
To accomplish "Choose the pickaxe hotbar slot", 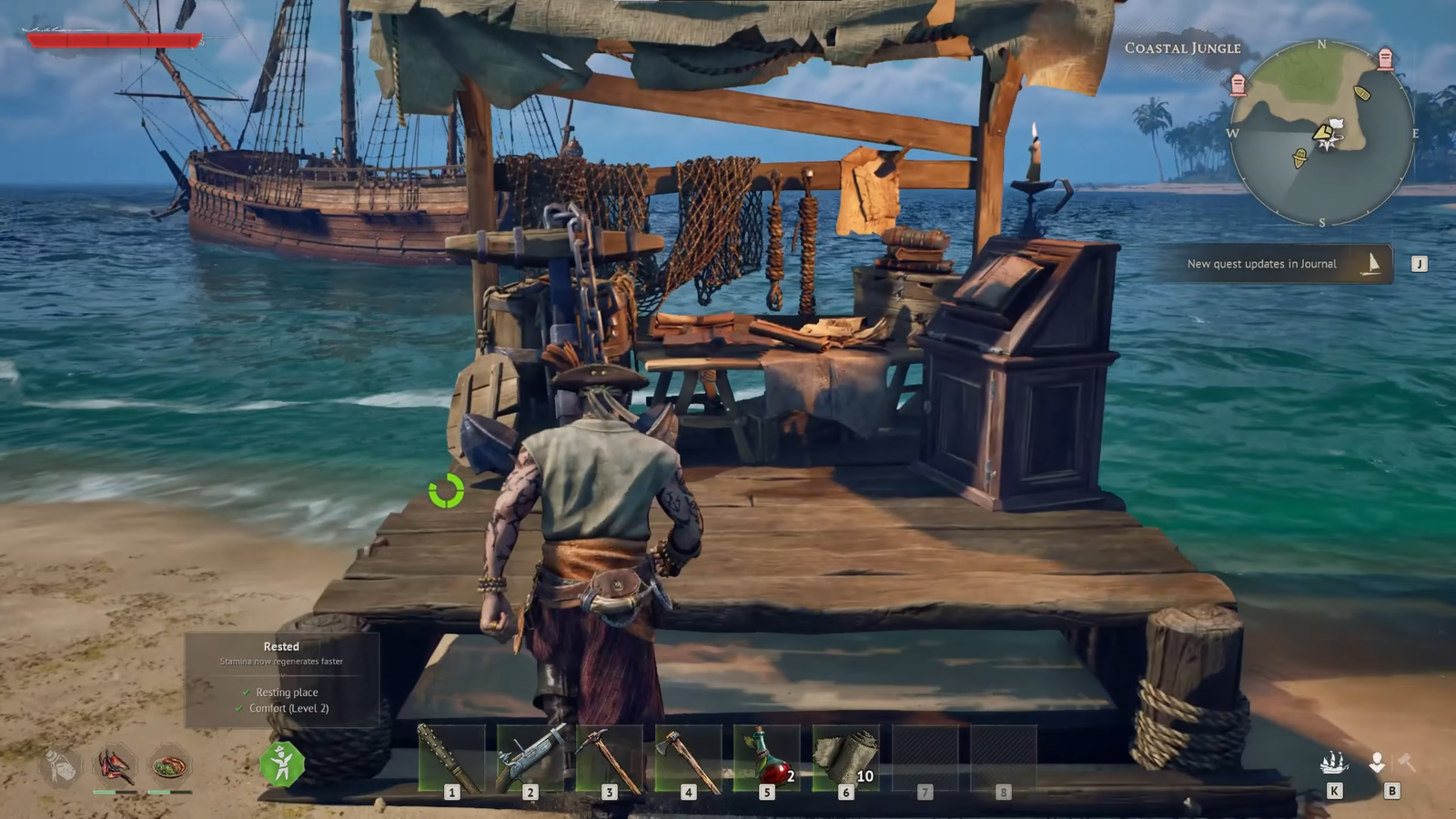I will (609, 758).
